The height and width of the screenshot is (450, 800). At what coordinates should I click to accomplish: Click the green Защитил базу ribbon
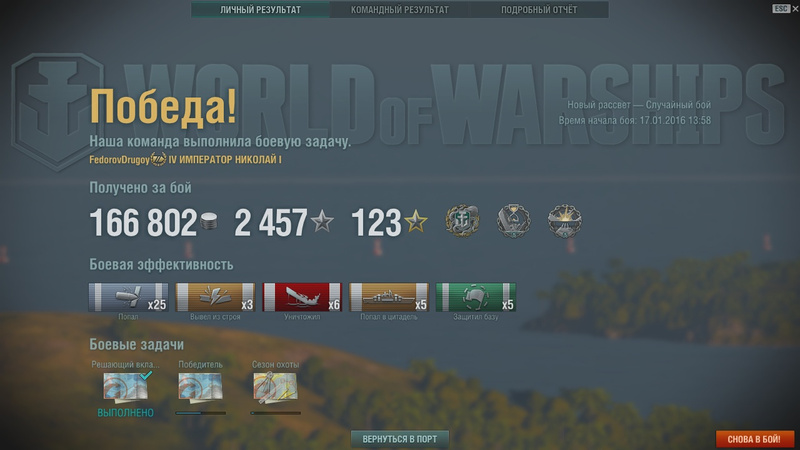tap(476, 298)
